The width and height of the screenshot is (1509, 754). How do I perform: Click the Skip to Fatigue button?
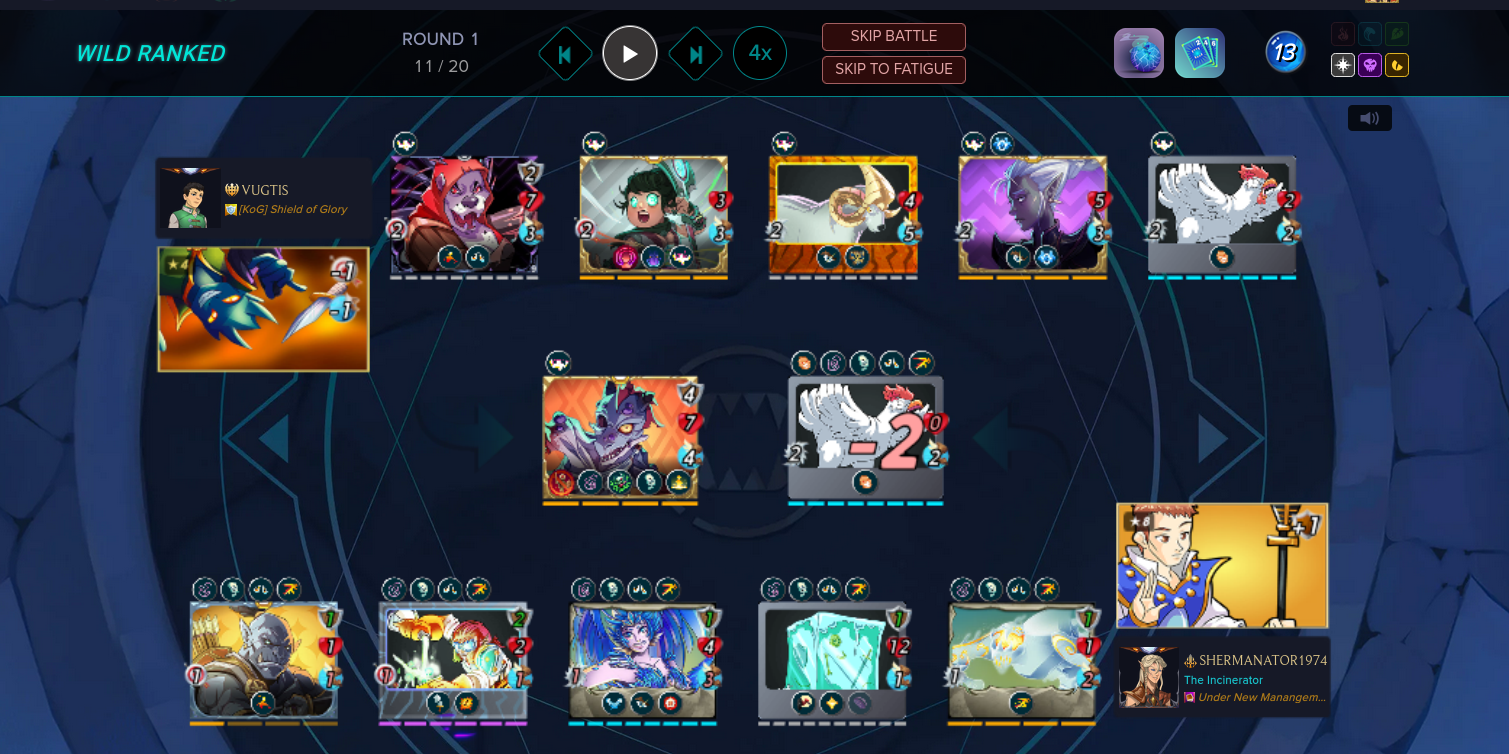pyautogui.click(x=893, y=70)
